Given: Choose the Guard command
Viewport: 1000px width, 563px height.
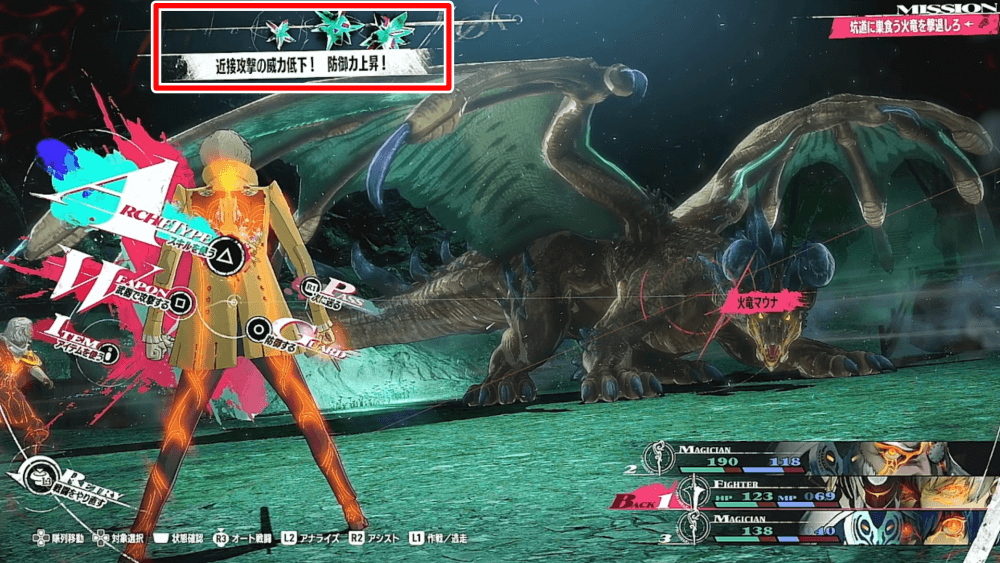Looking at the screenshot, I should coord(260,326).
